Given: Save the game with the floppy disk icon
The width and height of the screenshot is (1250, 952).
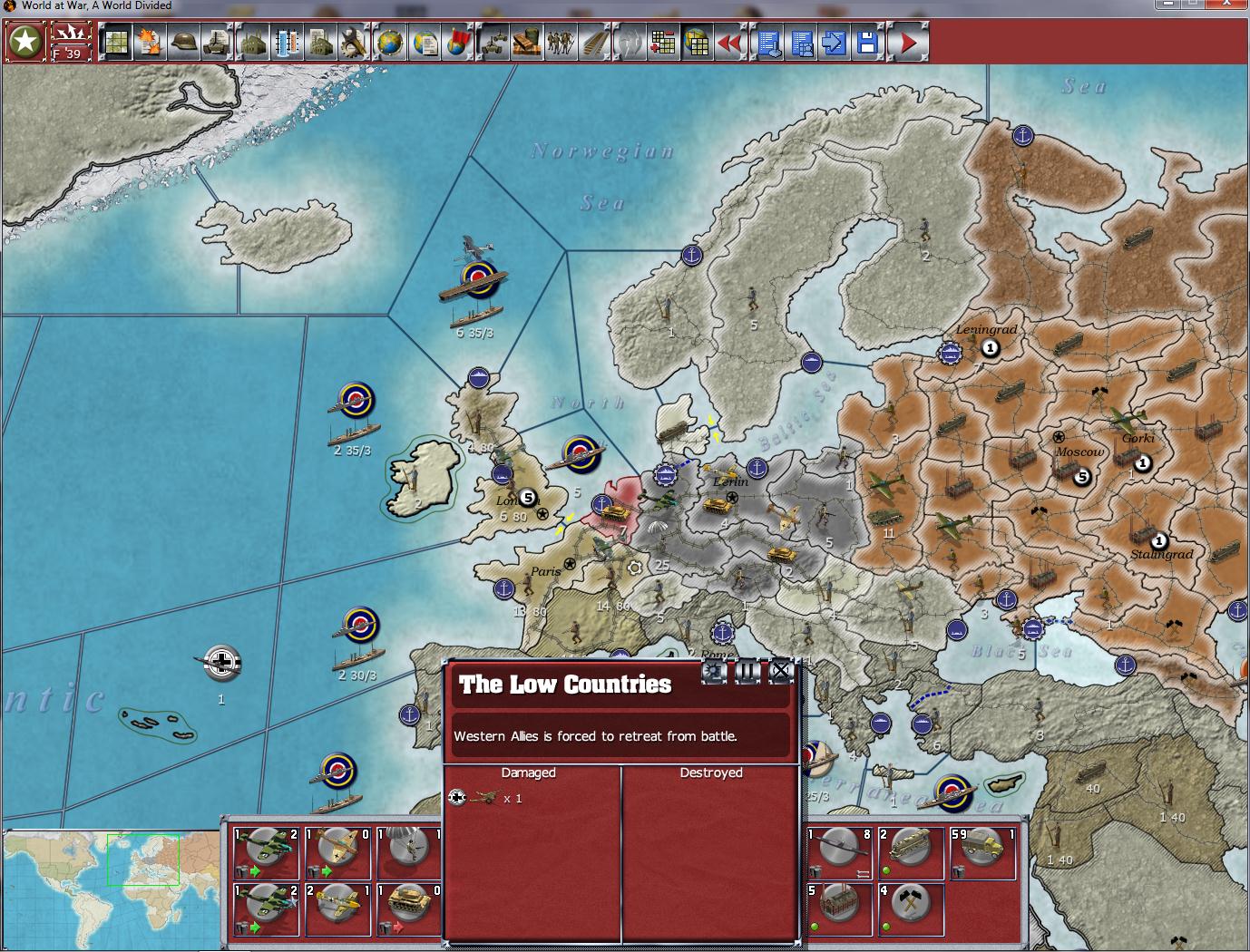Looking at the screenshot, I should (x=868, y=43).
